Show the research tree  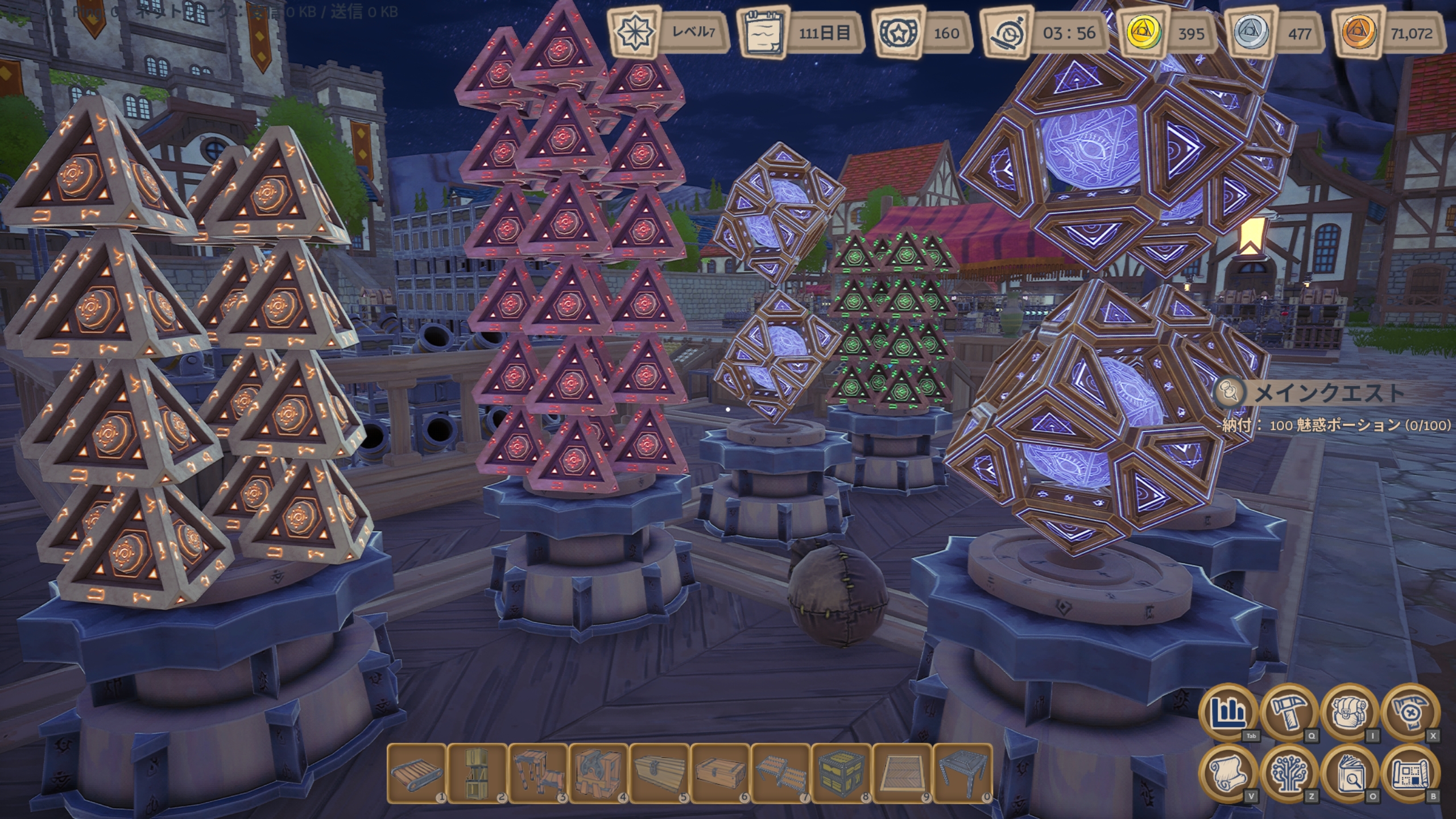click(x=1289, y=773)
